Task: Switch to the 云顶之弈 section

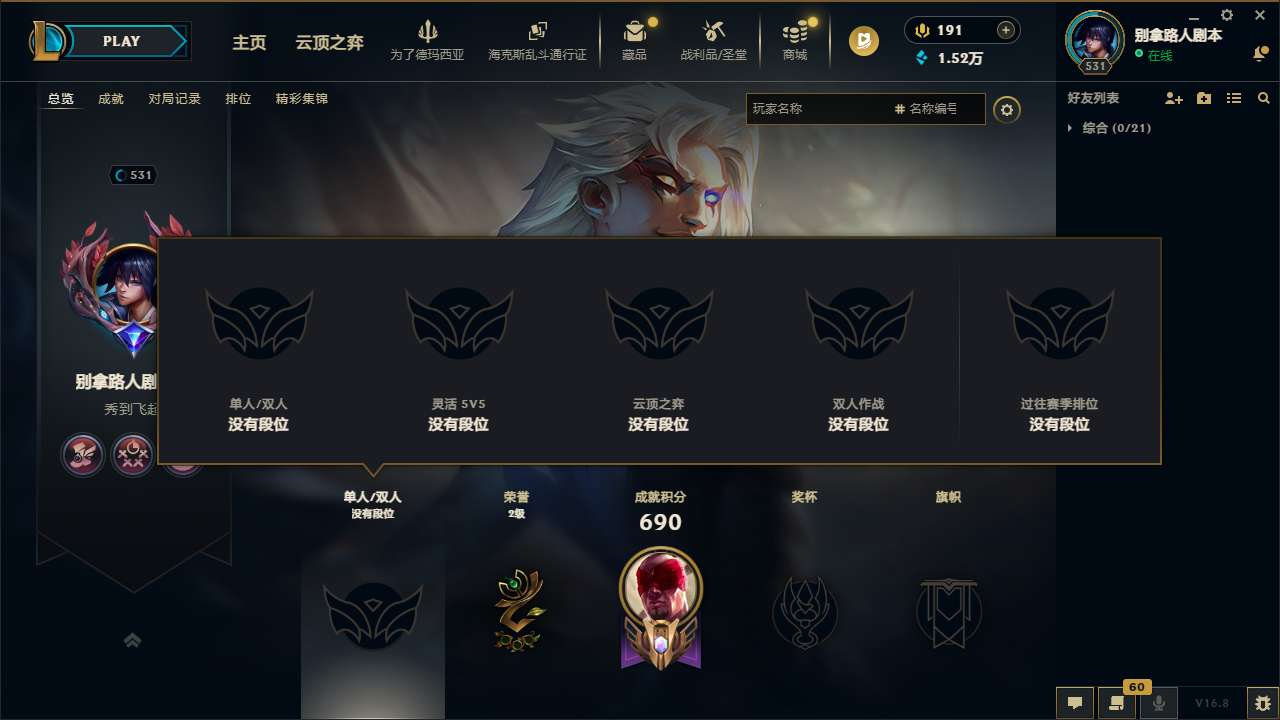Action: pos(328,43)
